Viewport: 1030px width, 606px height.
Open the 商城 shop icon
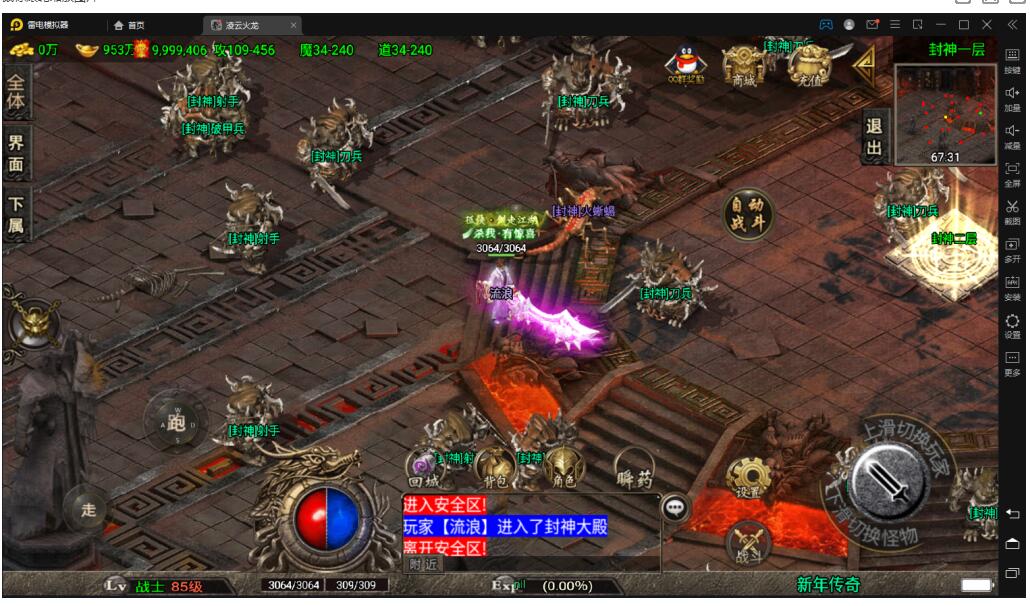743,65
